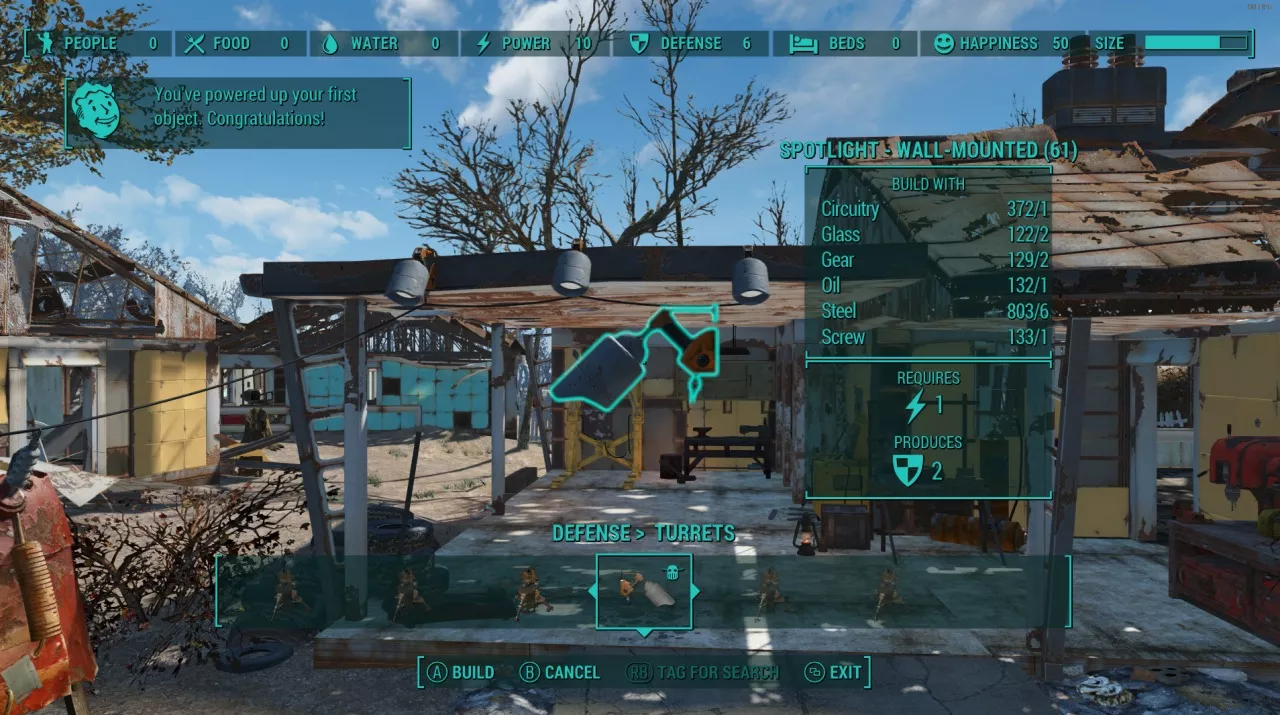Viewport: 1280px width, 715px height.
Task: Click the right arrow beside the spotlight tile
Action: point(696,591)
